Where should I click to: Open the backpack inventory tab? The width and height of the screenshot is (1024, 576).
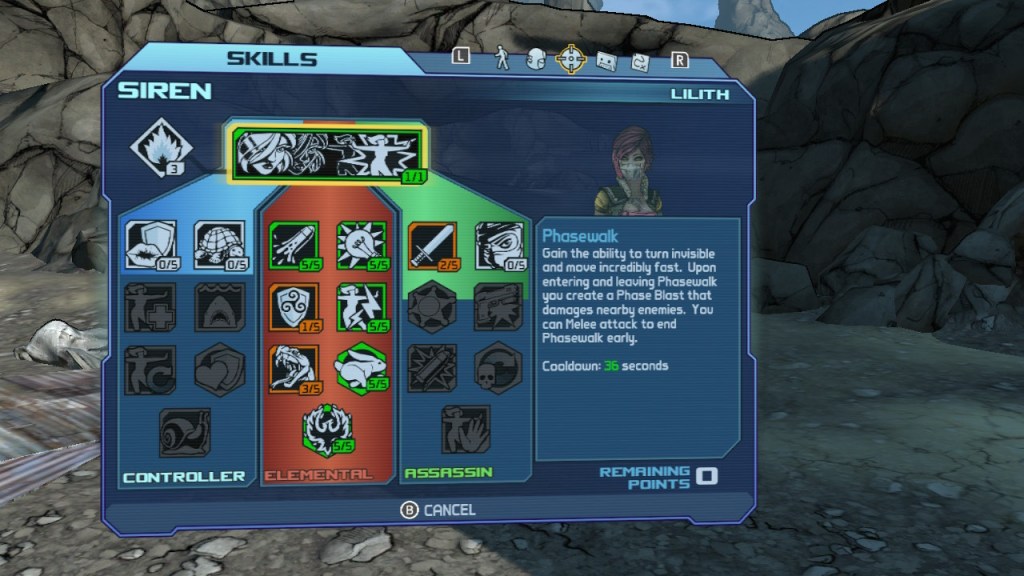(x=536, y=59)
